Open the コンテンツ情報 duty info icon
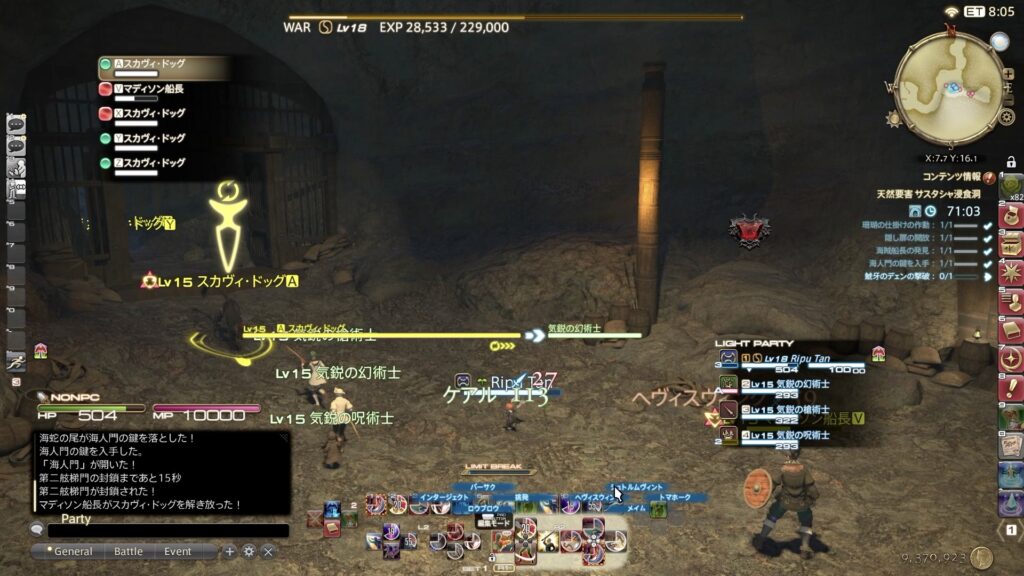 click(990, 177)
